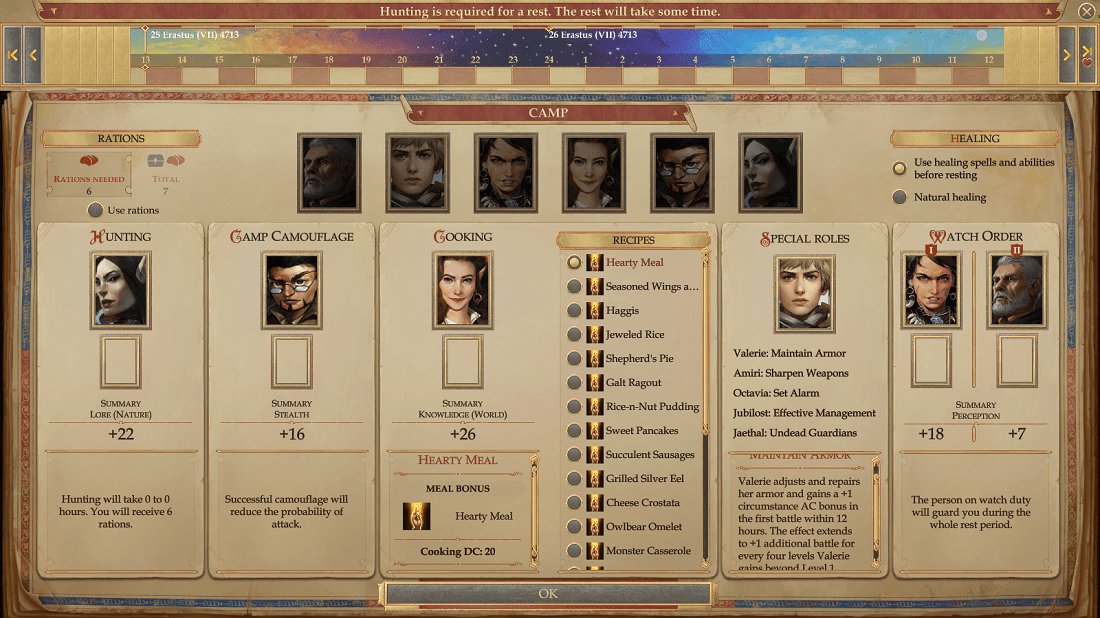This screenshot has width=1100, height=618.
Task: Click the second watch bearded man portrait
Action: [1017, 290]
